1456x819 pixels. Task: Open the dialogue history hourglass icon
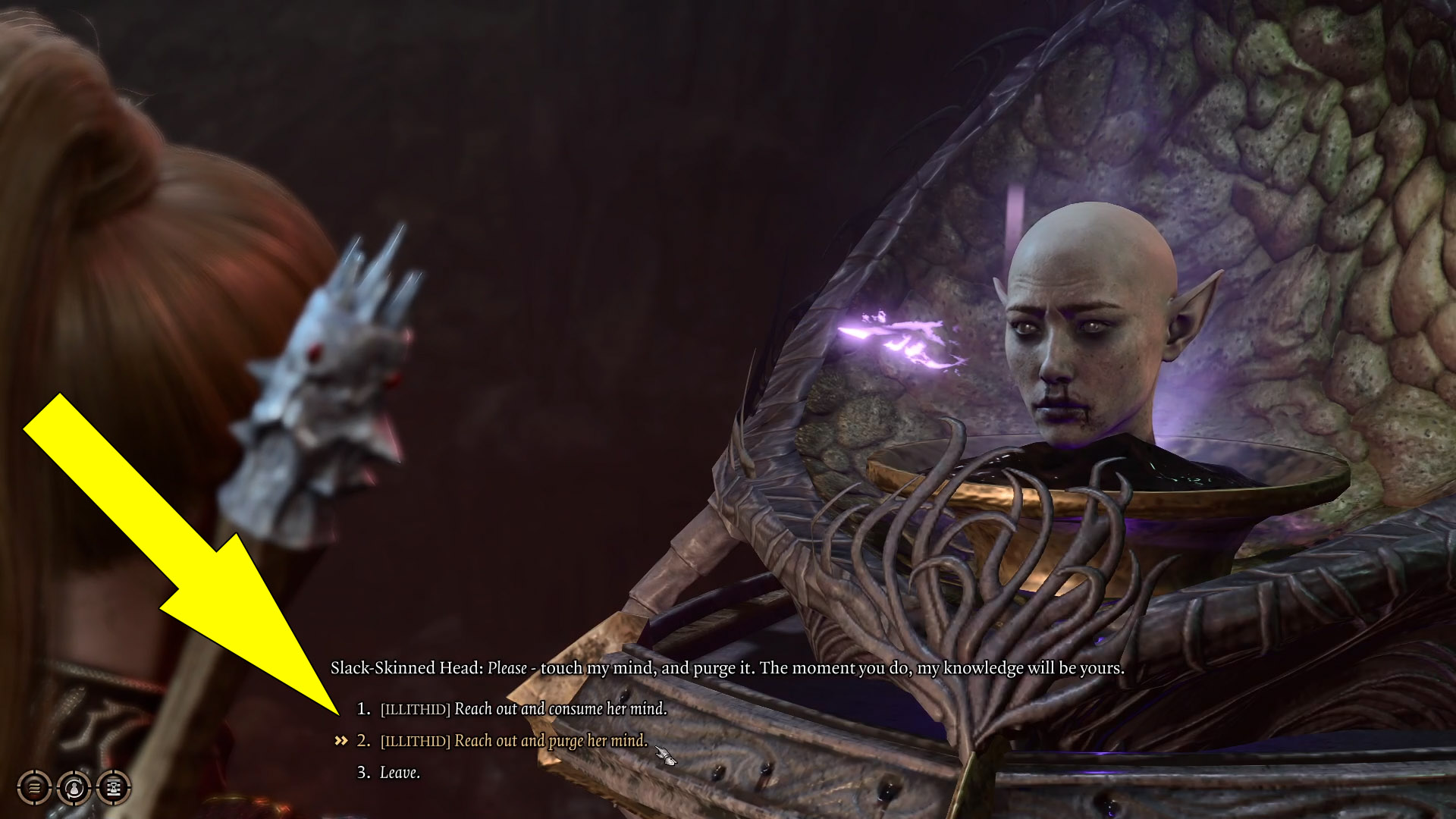114,788
